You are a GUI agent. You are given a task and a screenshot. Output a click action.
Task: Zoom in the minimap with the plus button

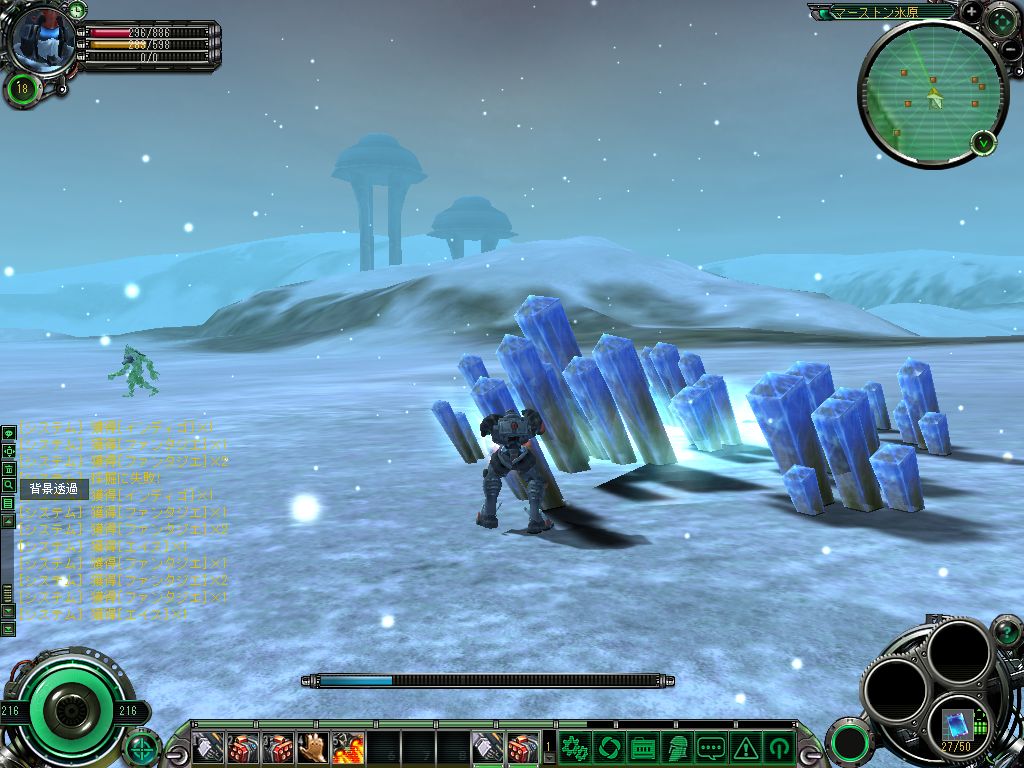tap(970, 12)
